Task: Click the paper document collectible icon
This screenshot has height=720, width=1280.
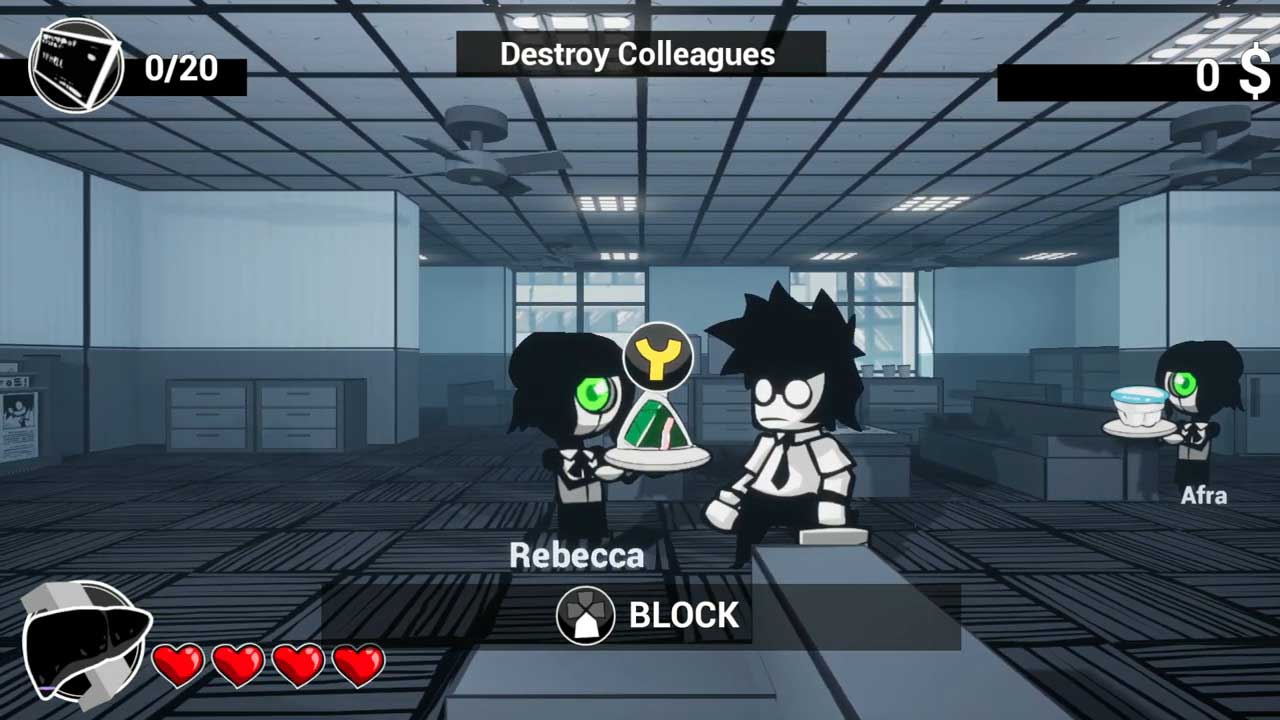Action: (x=75, y=68)
